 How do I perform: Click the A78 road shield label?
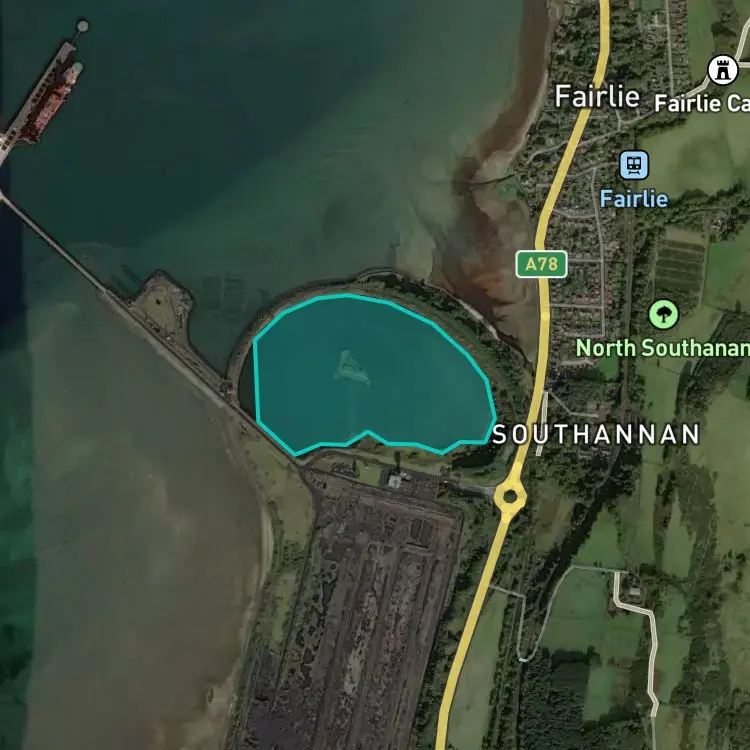click(542, 264)
